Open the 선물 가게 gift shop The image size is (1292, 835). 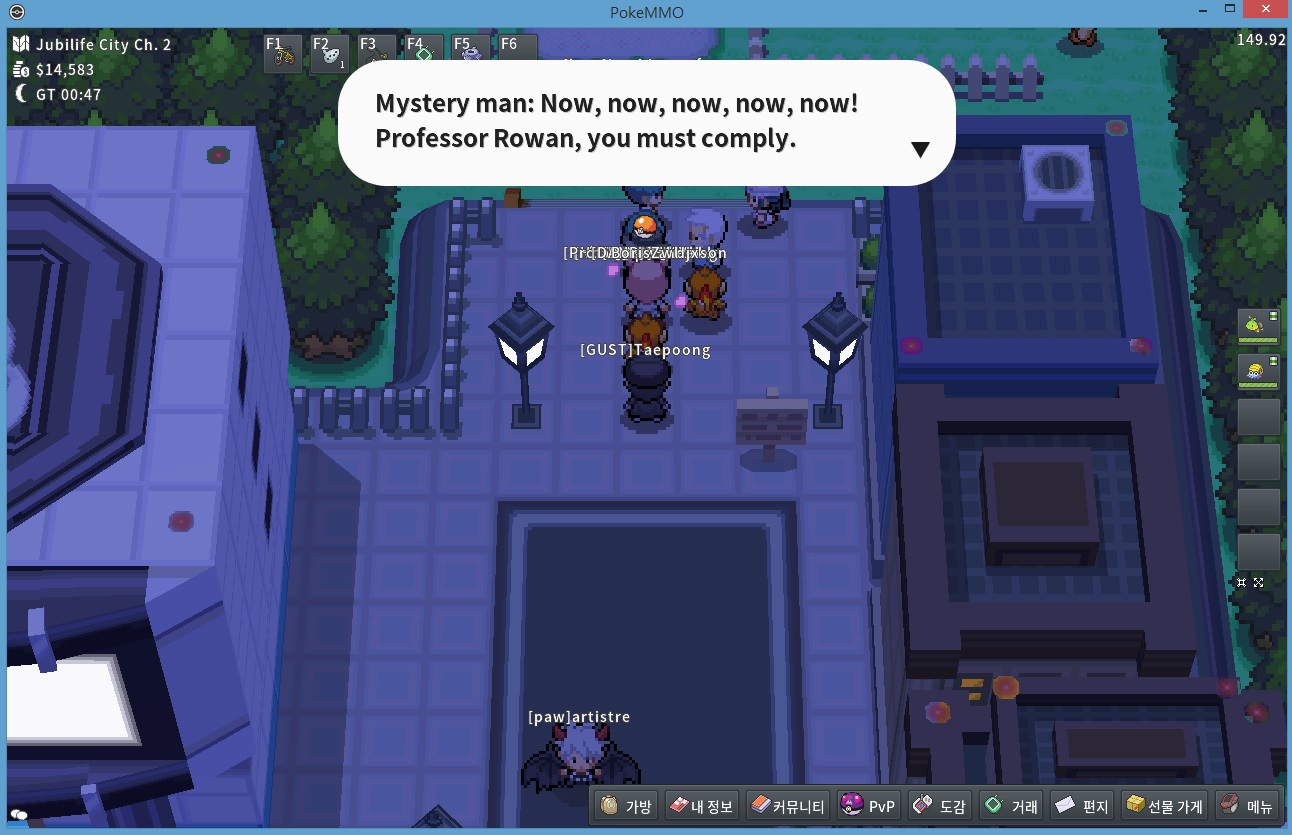pyautogui.click(x=1165, y=806)
